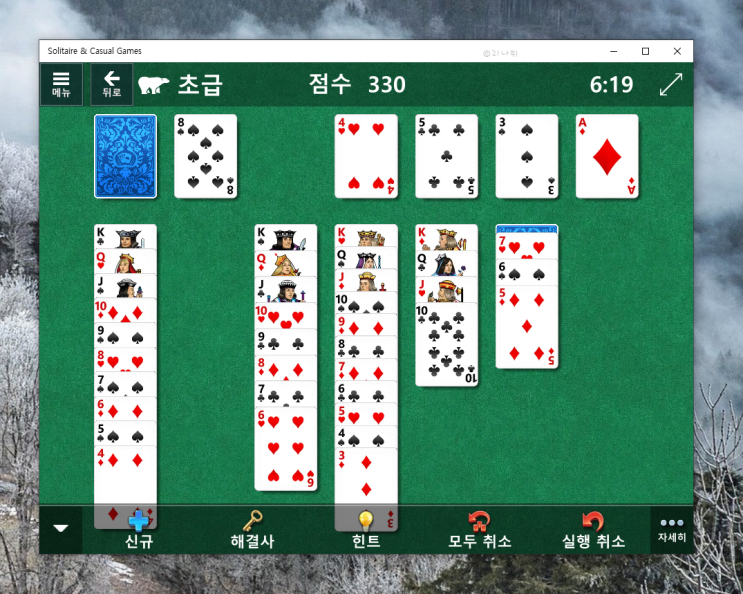Get a hint with 힌트 lightbulb
Screen dimensions: 743x594
(366, 531)
